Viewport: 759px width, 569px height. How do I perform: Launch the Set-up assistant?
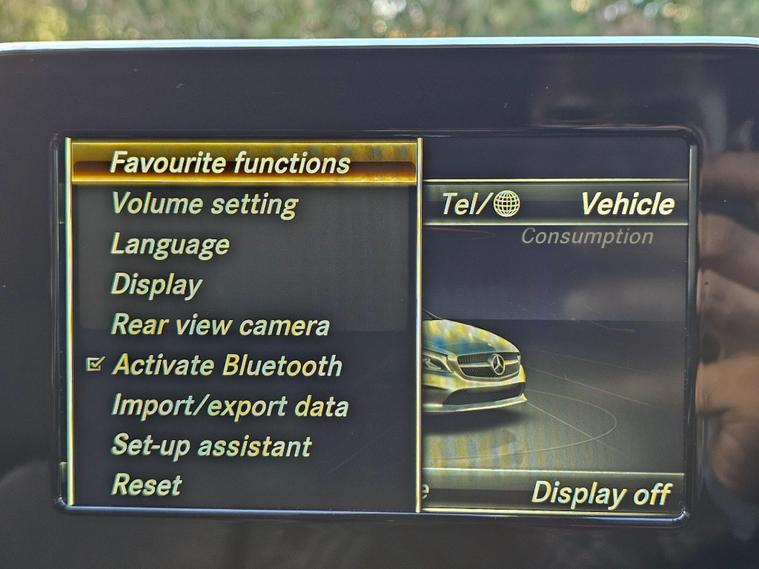click(x=212, y=446)
